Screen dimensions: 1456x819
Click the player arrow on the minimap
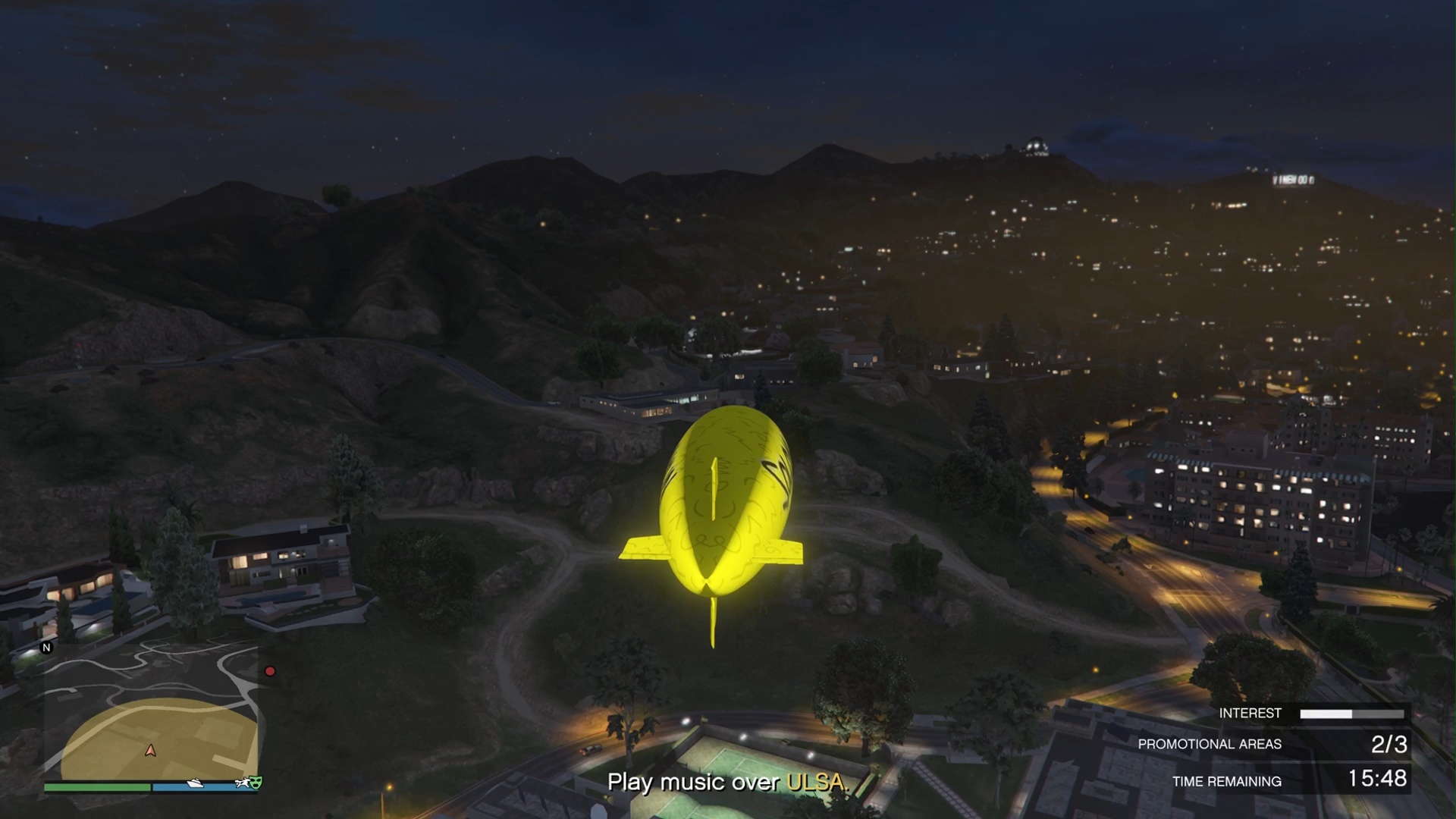click(151, 751)
